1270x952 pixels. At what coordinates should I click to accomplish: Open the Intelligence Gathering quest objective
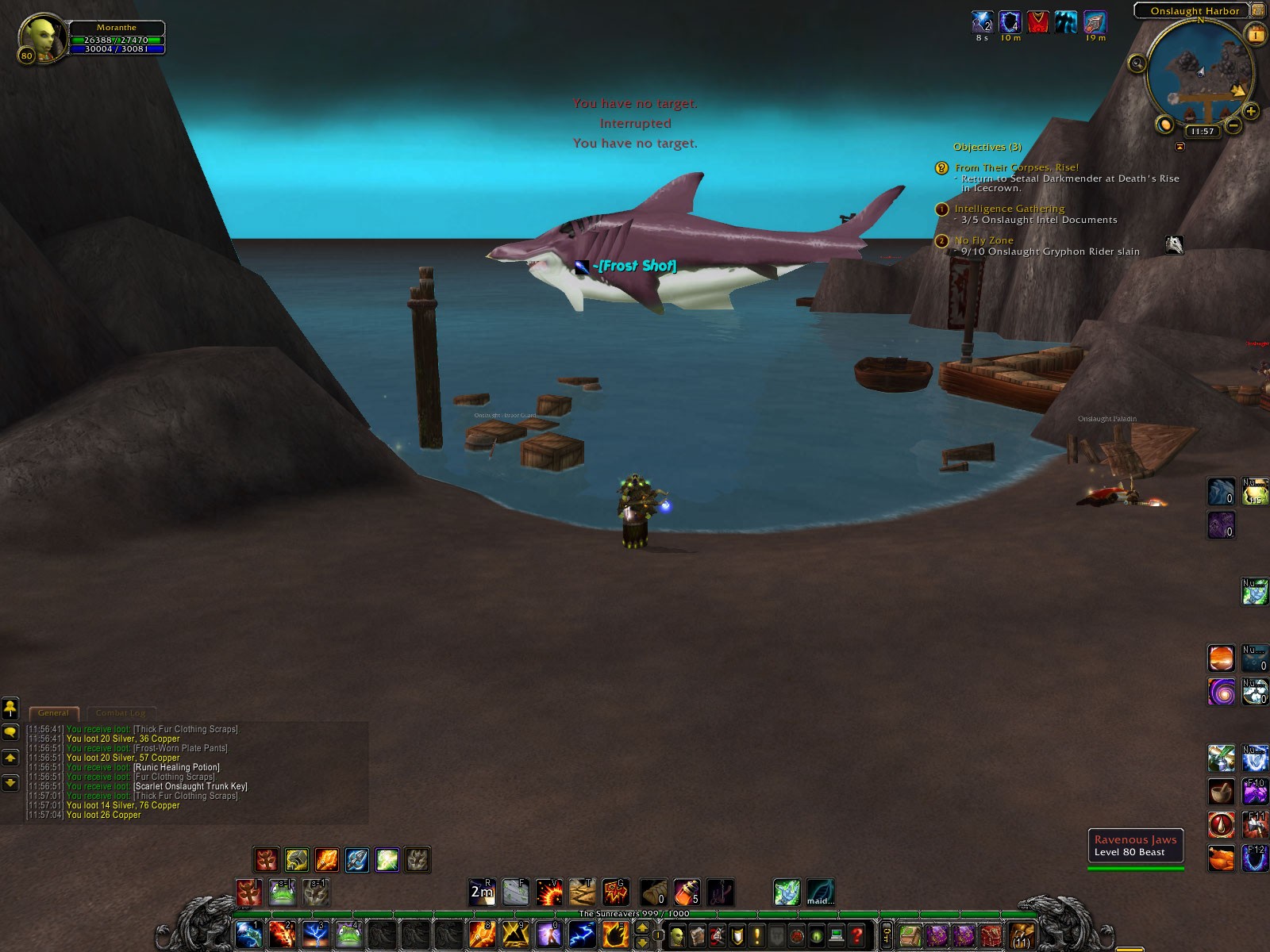click(1009, 209)
